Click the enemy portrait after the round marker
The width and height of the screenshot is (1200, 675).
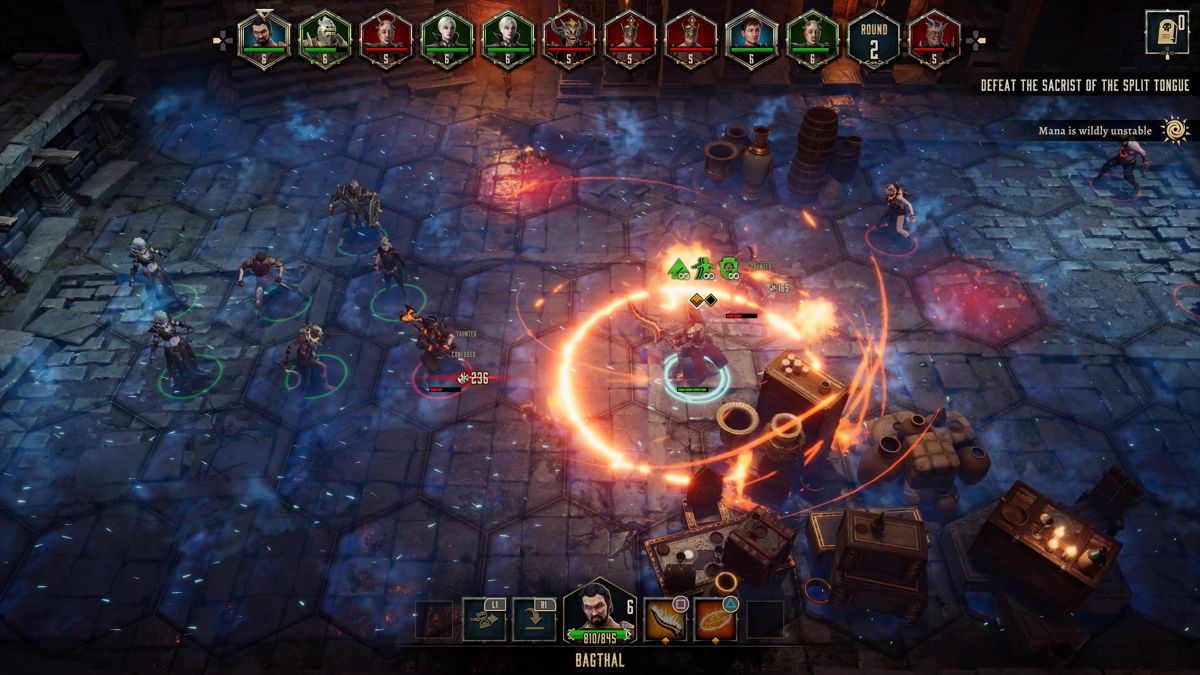point(934,39)
